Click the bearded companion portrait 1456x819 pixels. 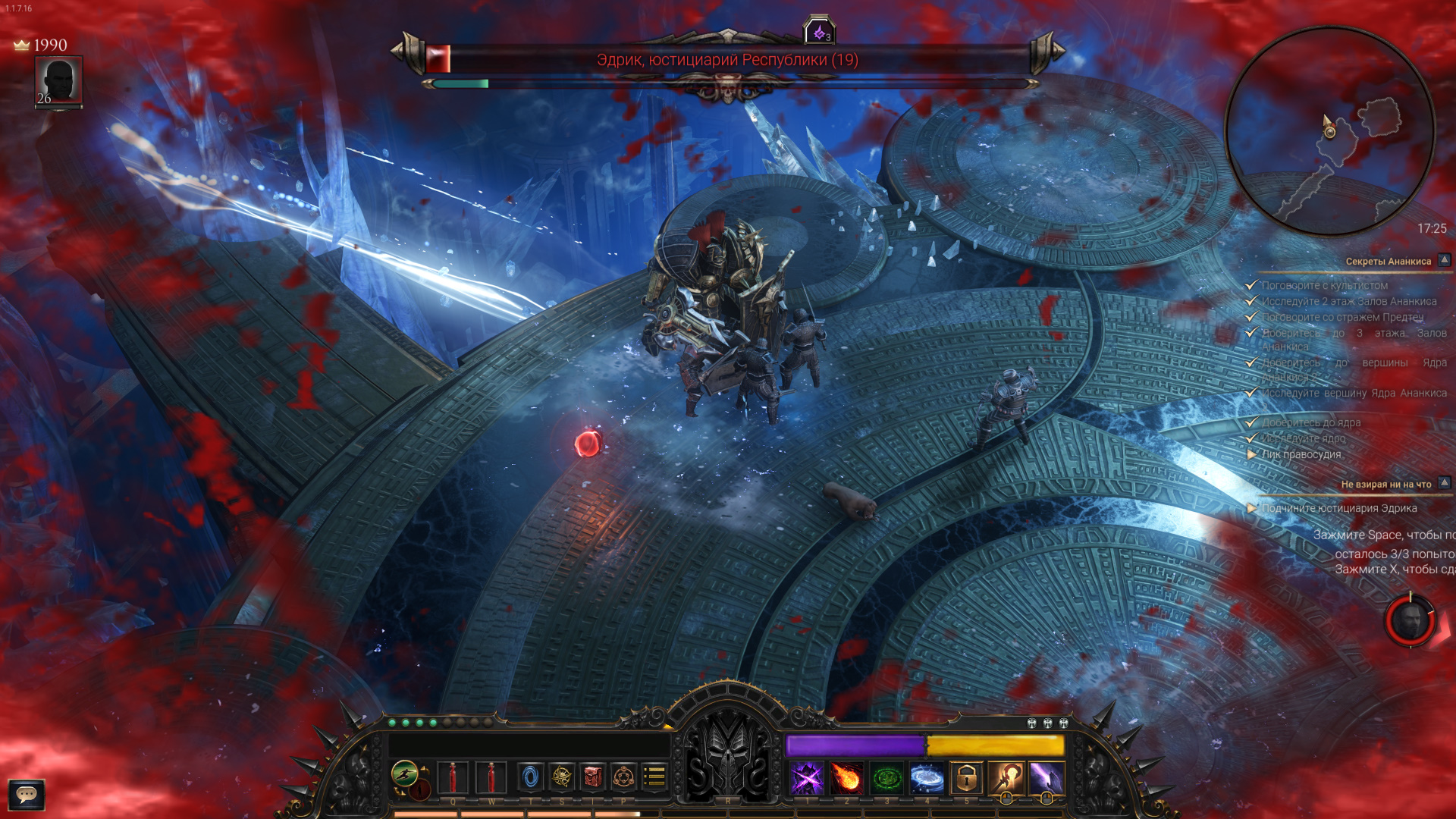click(1410, 621)
